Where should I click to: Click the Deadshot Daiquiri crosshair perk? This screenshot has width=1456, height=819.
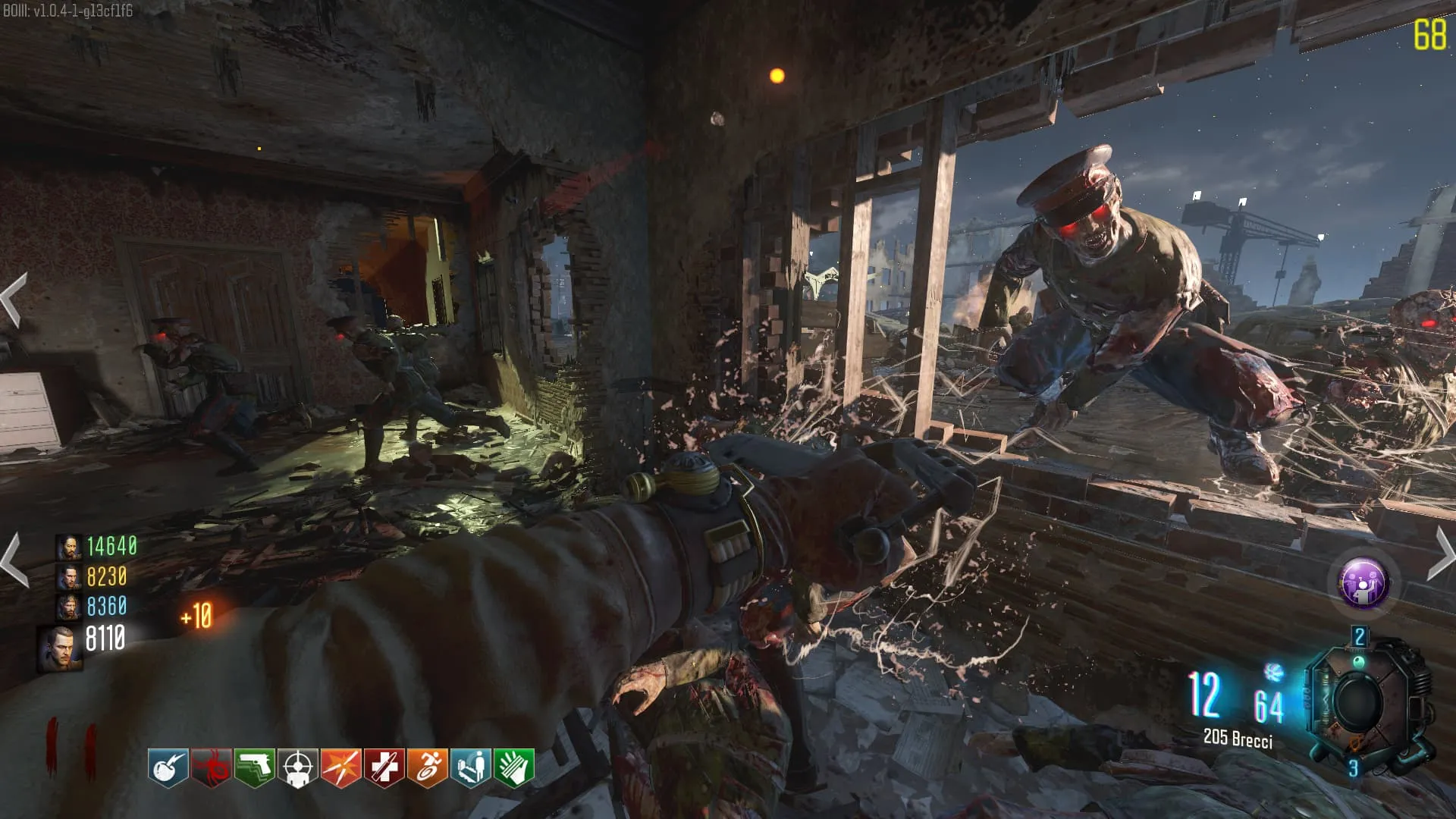[298, 768]
